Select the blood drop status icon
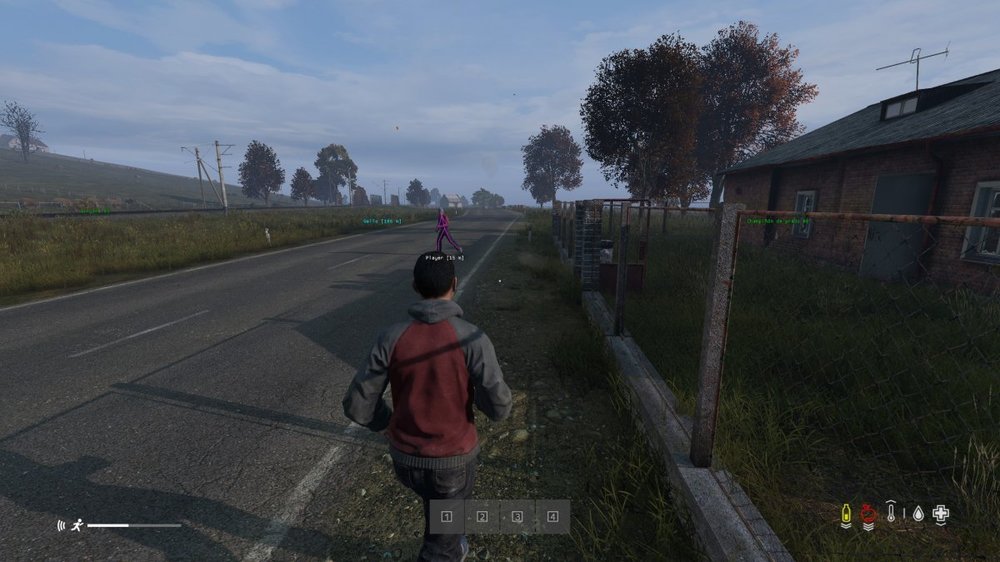The image size is (1000, 562). [917, 514]
